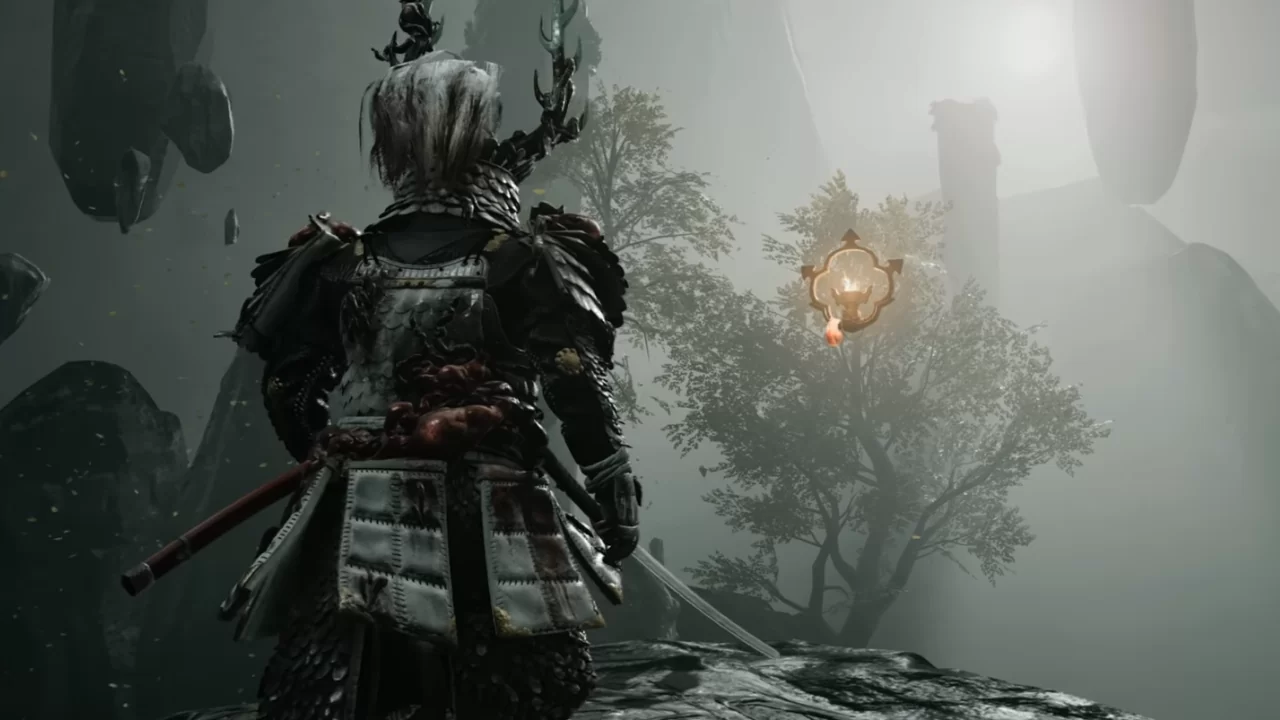The height and width of the screenshot is (720, 1280).
Task: Select the glowing orange flame waypoint marker
Action: (851, 283)
